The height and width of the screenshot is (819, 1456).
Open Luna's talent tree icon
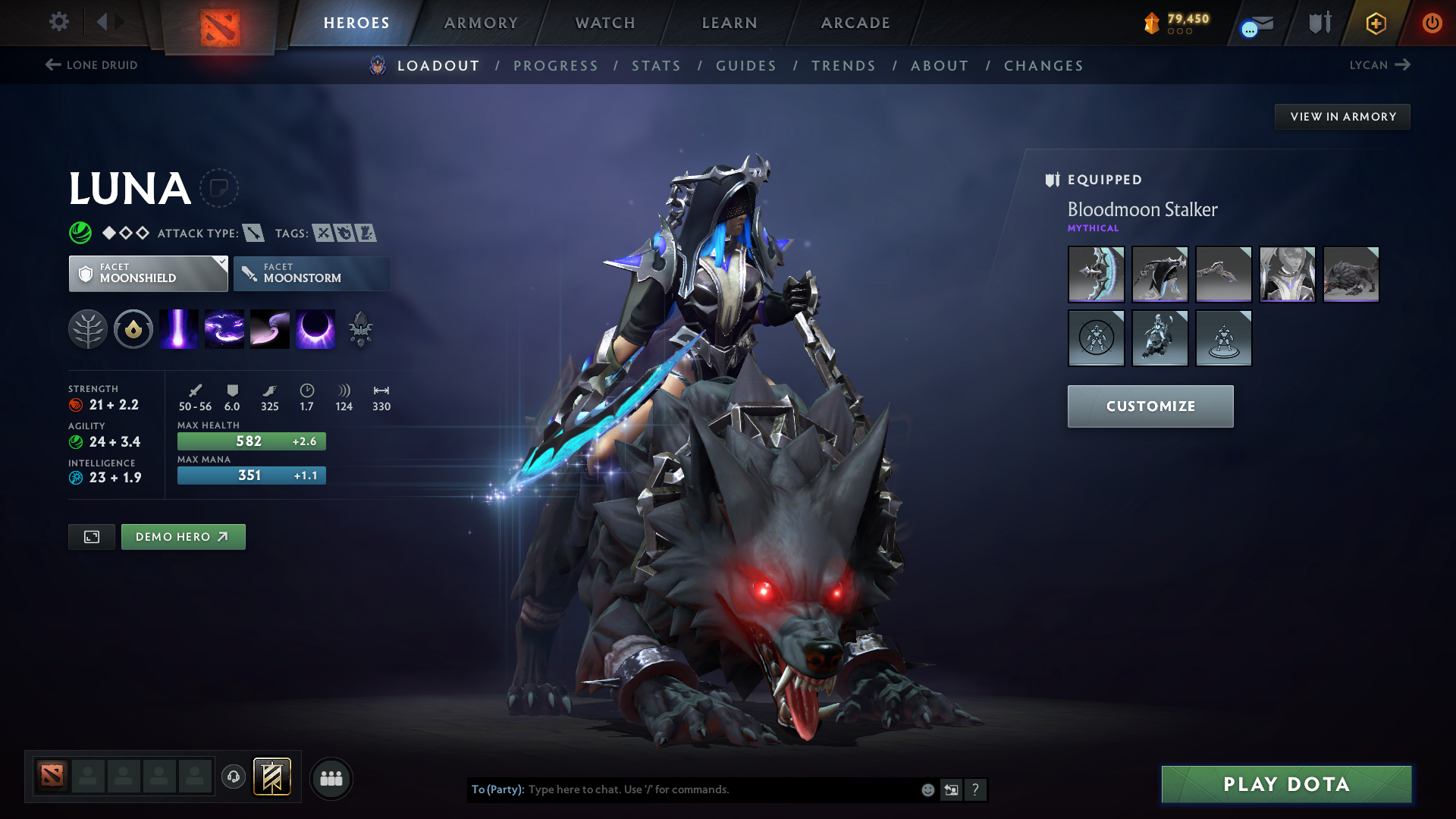point(88,328)
